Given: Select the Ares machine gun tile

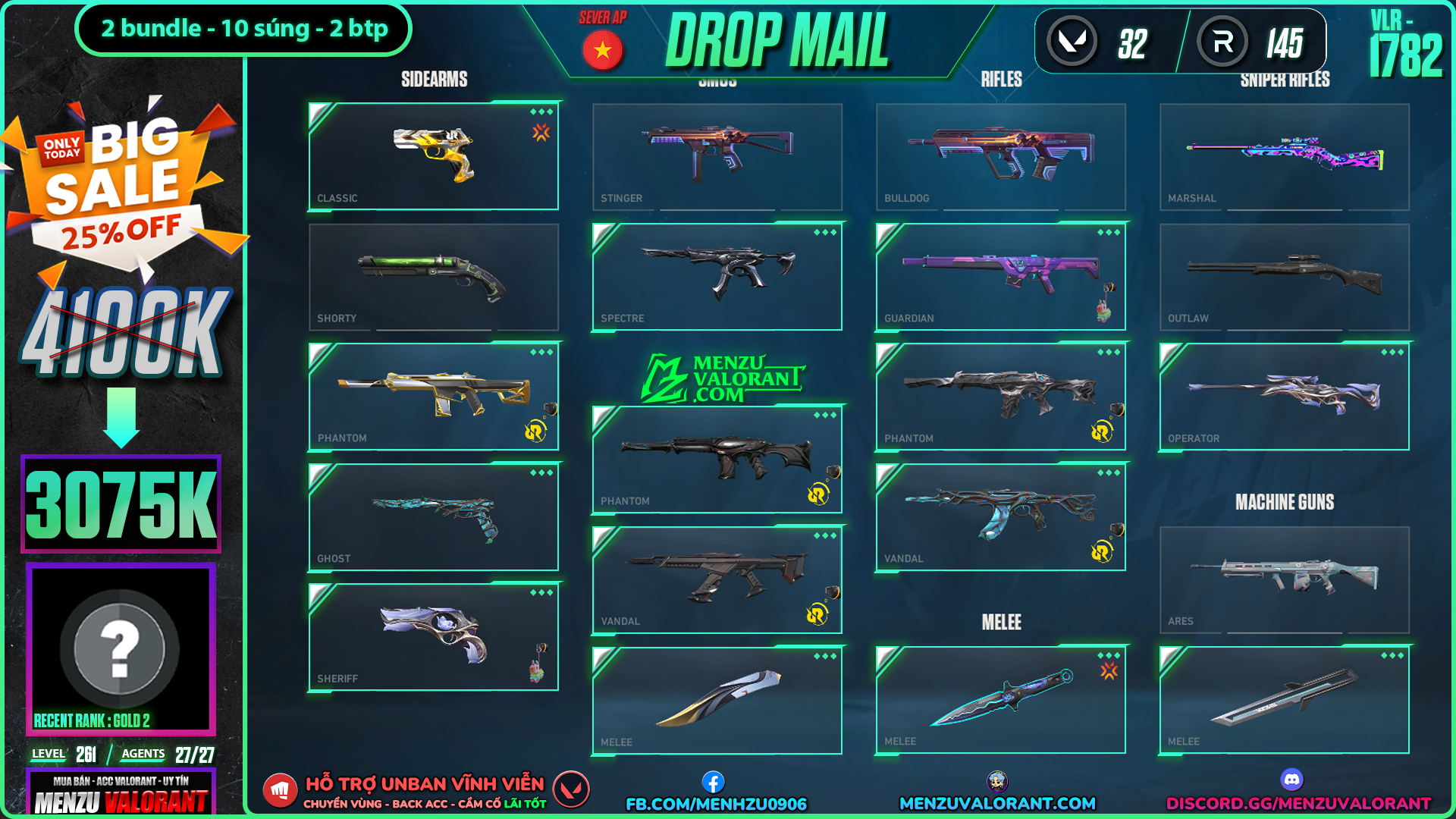Looking at the screenshot, I should 1285,580.
